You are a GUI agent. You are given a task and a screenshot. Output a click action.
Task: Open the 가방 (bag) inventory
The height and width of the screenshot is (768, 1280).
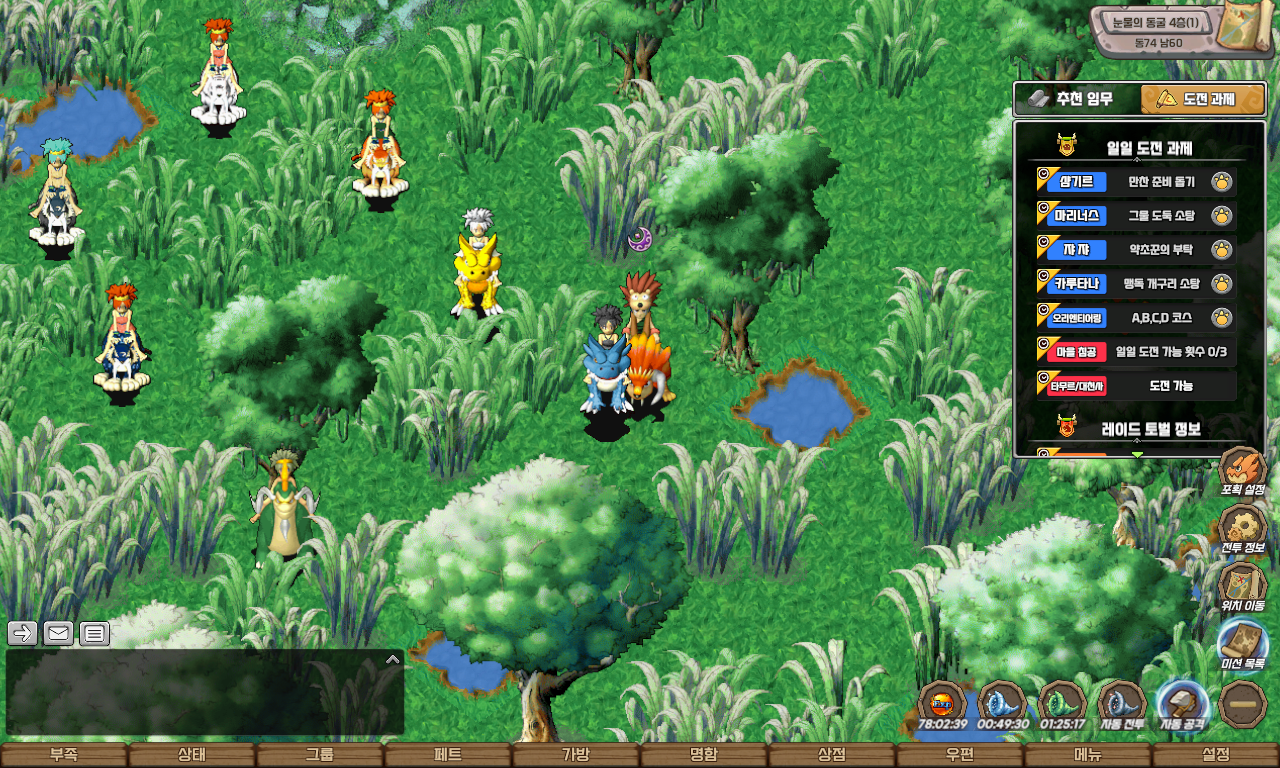(575, 755)
